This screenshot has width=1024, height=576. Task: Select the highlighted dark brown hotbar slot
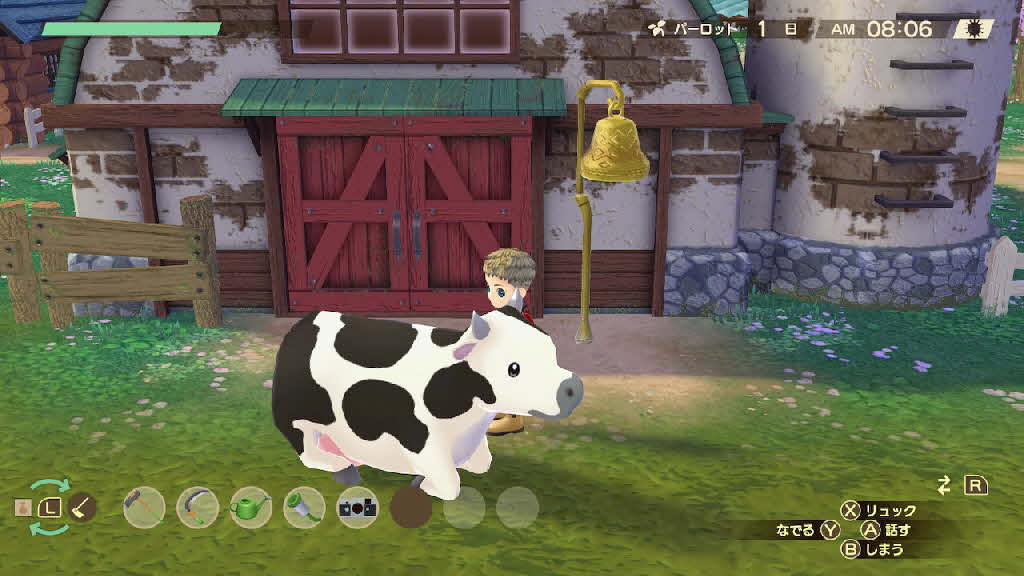coord(411,507)
